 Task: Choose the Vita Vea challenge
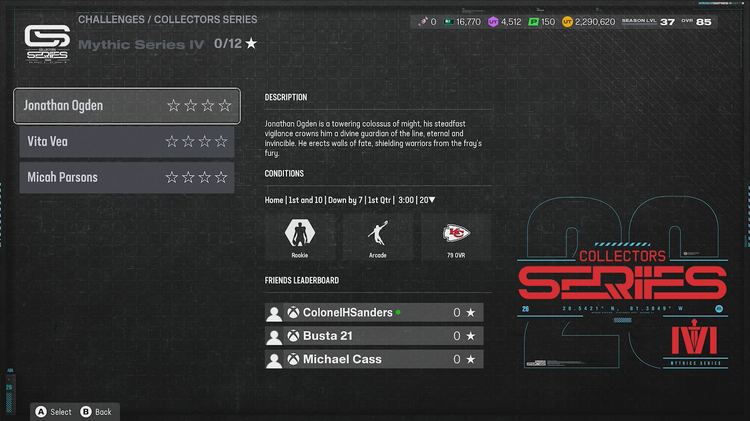coord(126,141)
